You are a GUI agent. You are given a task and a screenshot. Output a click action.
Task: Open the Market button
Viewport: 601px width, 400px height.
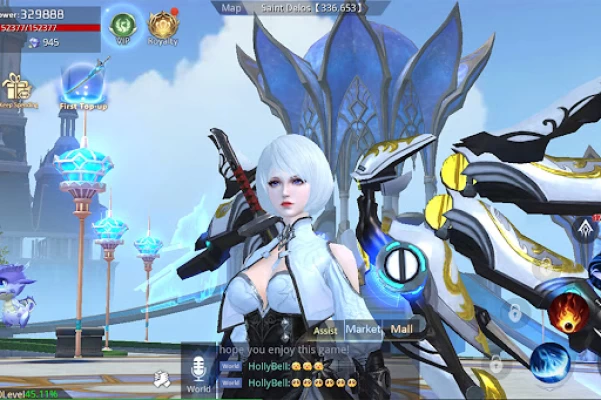363,328
